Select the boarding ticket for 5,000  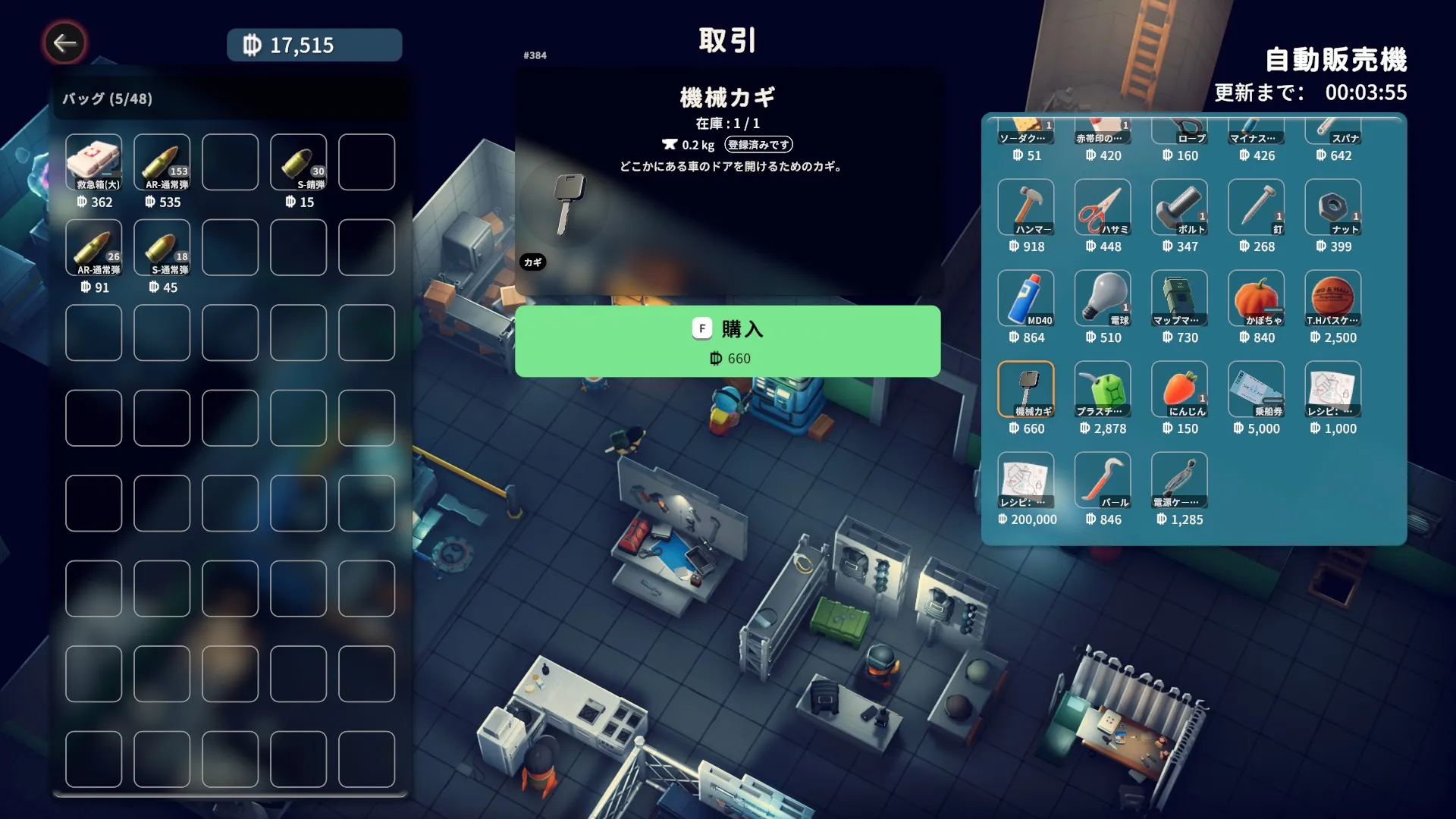[x=1255, y=389]
